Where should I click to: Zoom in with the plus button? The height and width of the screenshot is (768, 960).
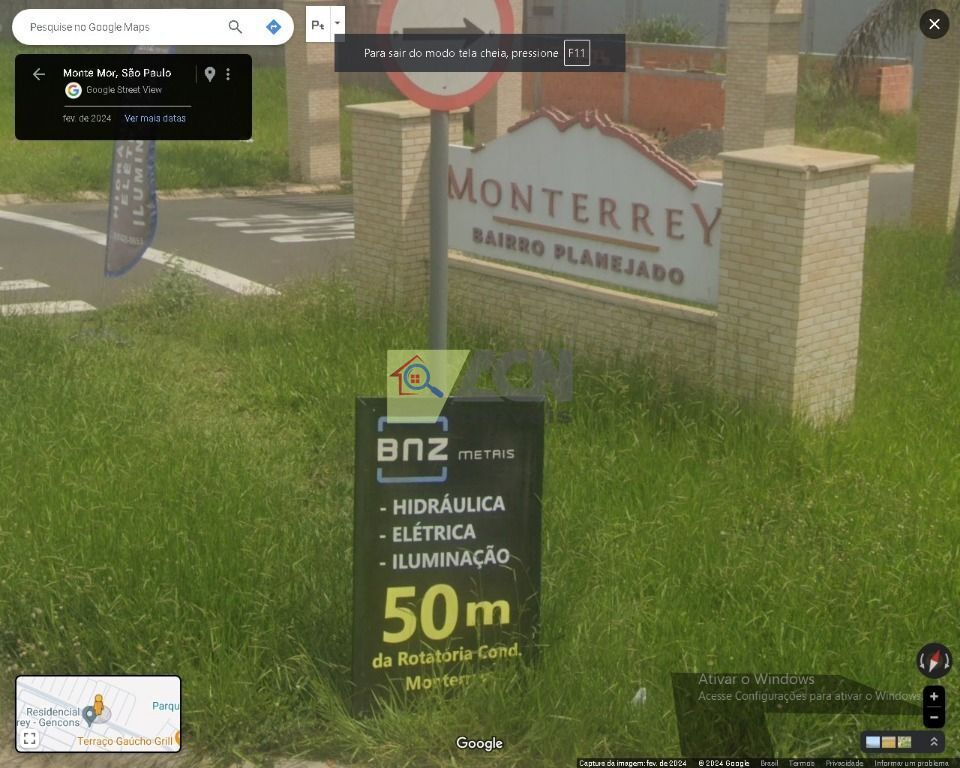click(x=934, y=696)
